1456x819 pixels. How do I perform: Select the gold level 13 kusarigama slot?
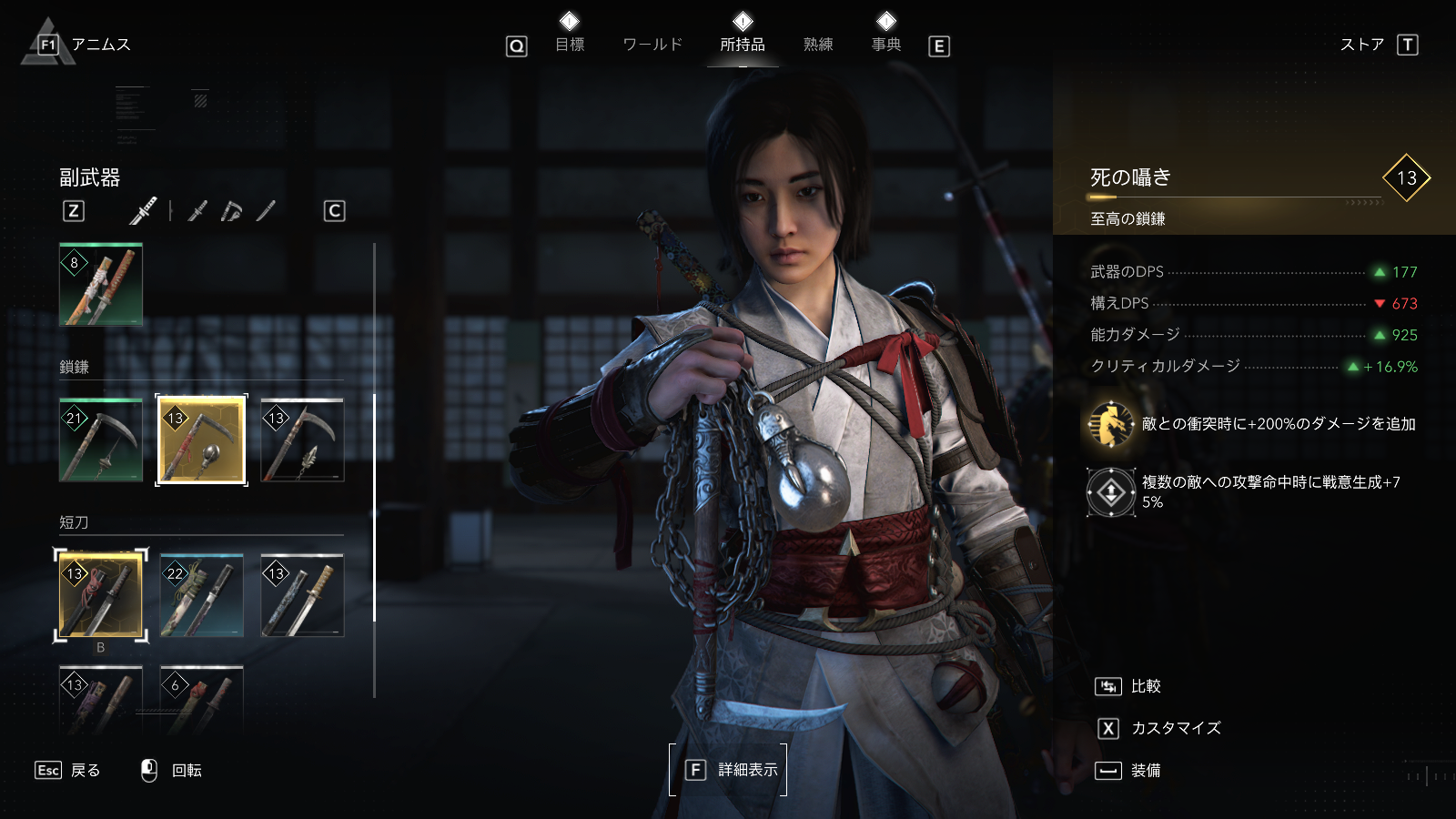(x=201, y=440)
